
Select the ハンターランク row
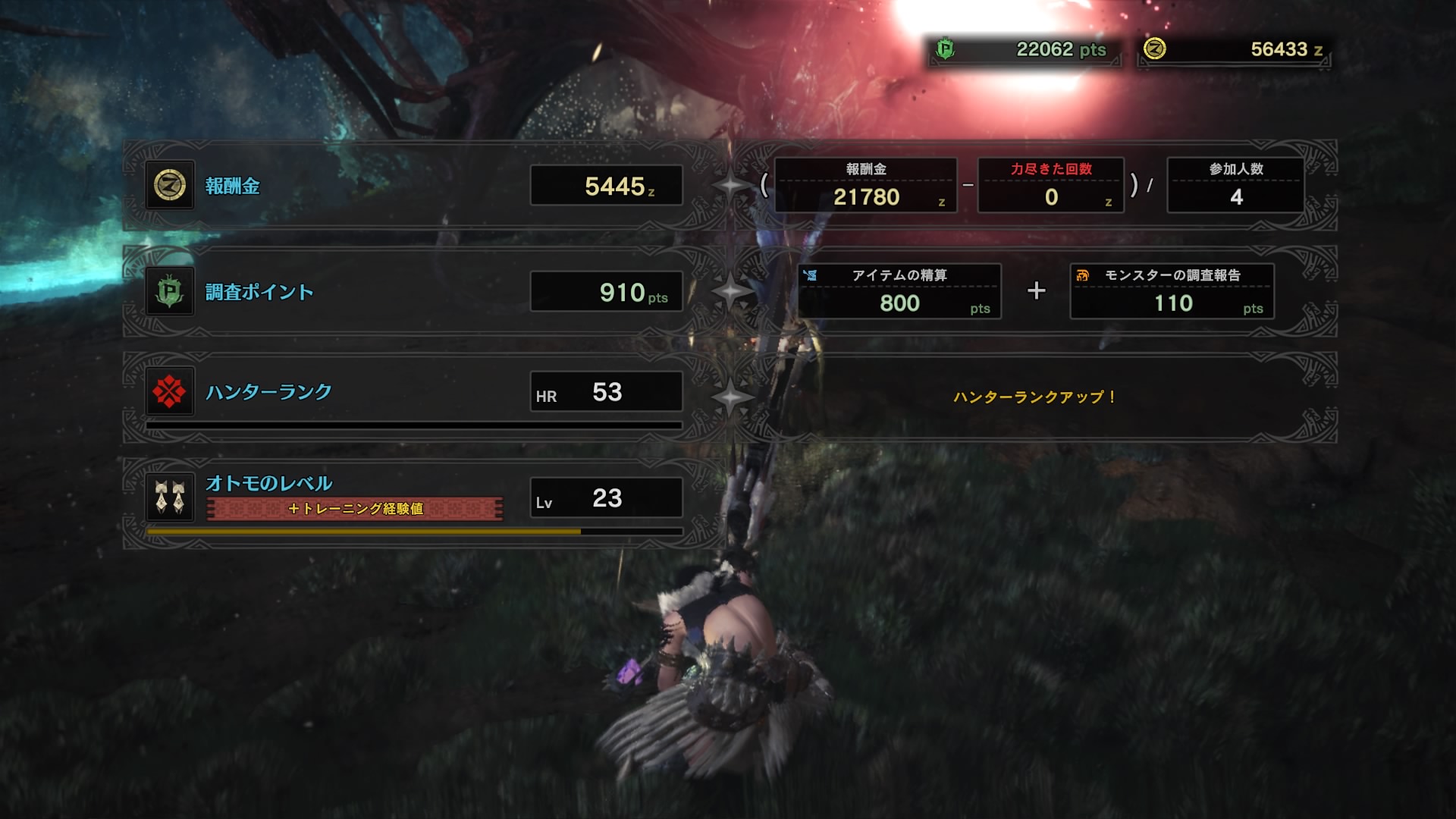pyautogui.click(x=267, y=392)
